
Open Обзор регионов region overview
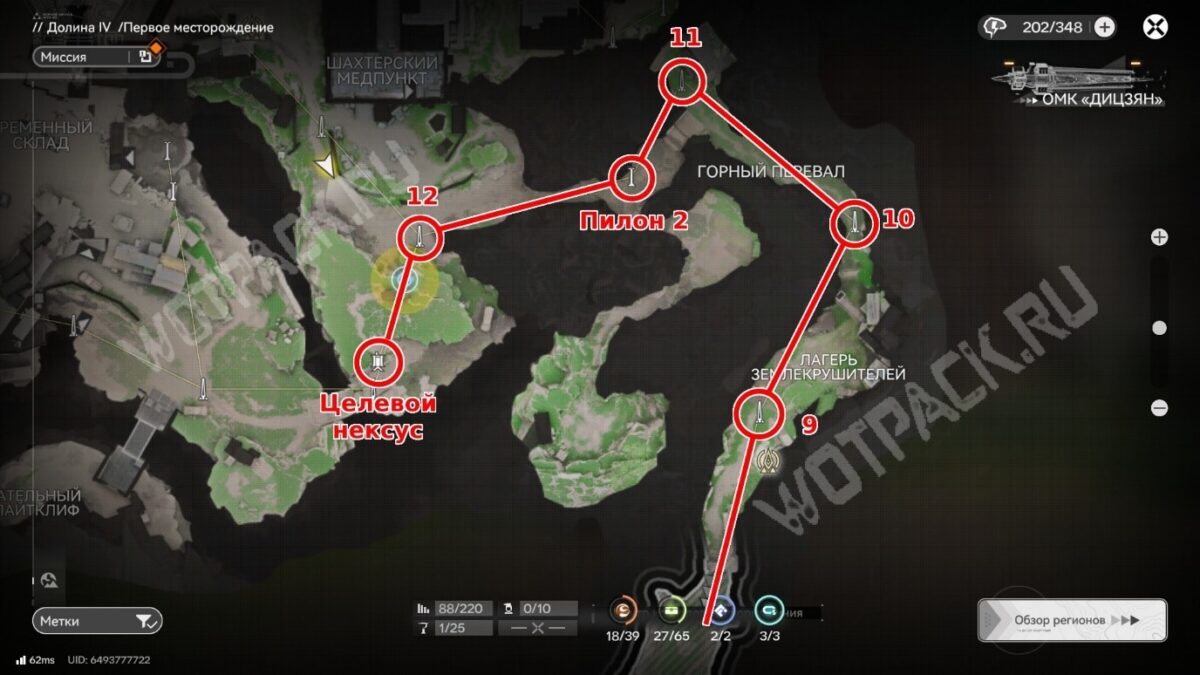click(x=1071, y=620)
